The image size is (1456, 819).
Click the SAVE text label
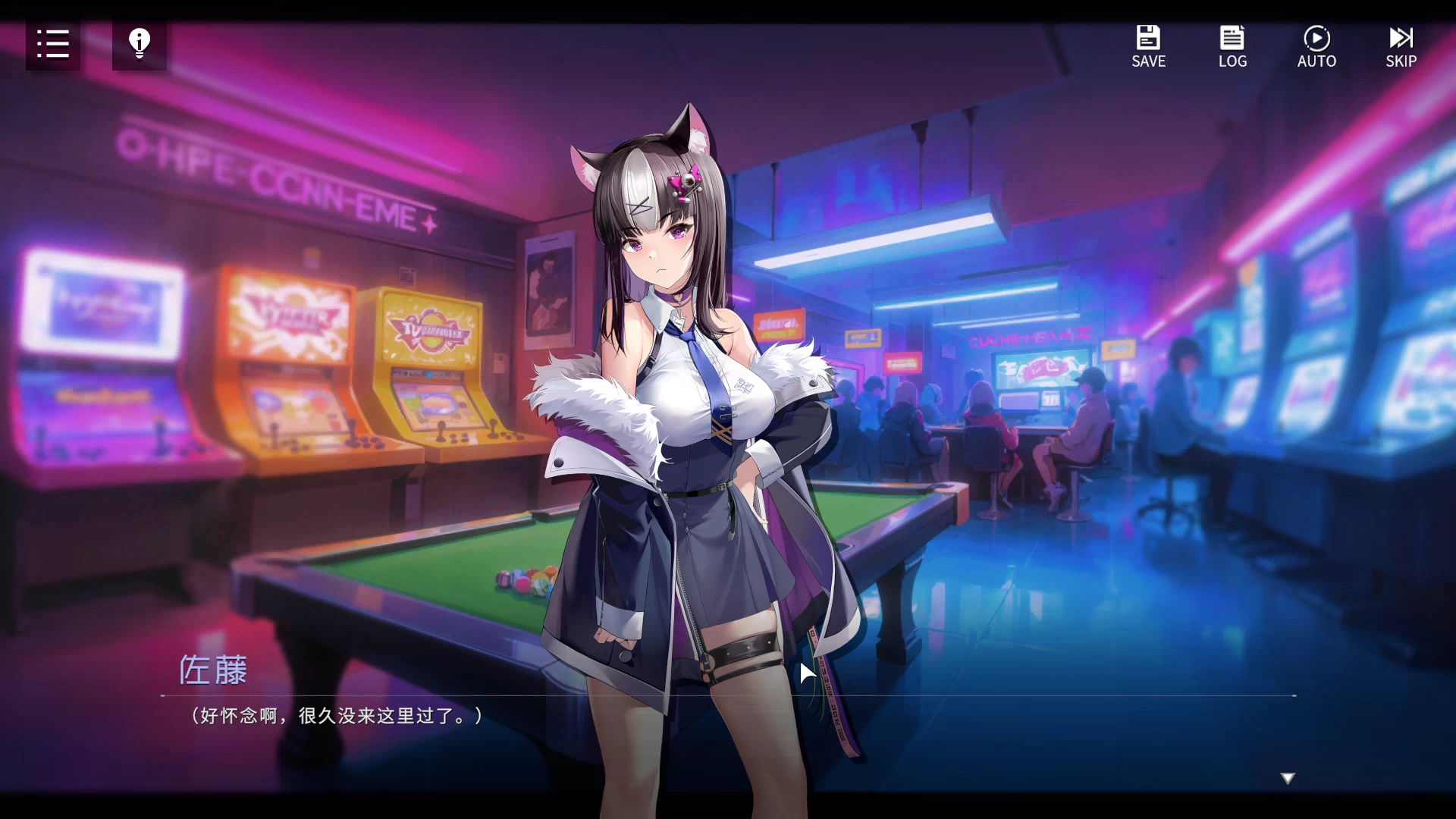click(x=1148, y=61)
